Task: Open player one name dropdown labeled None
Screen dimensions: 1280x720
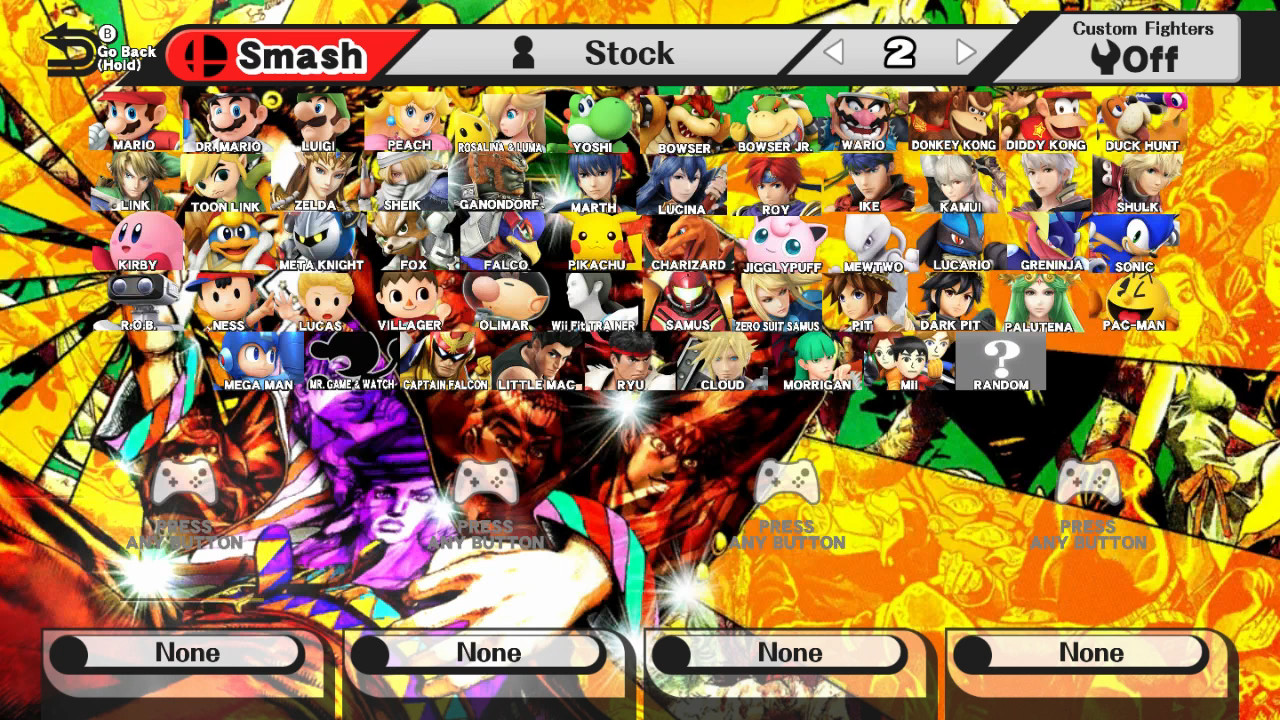Action: coord(180,652)
